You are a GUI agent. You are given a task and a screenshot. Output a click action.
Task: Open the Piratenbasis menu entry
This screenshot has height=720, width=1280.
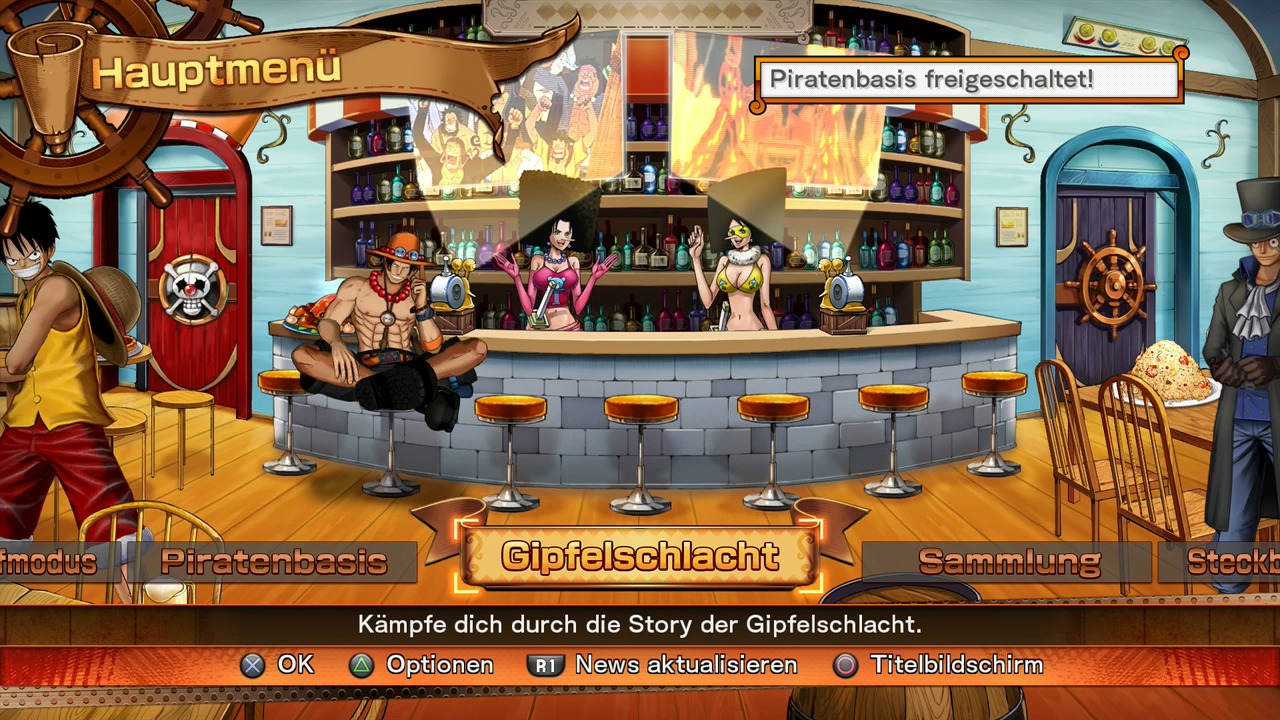pos(273,562)
